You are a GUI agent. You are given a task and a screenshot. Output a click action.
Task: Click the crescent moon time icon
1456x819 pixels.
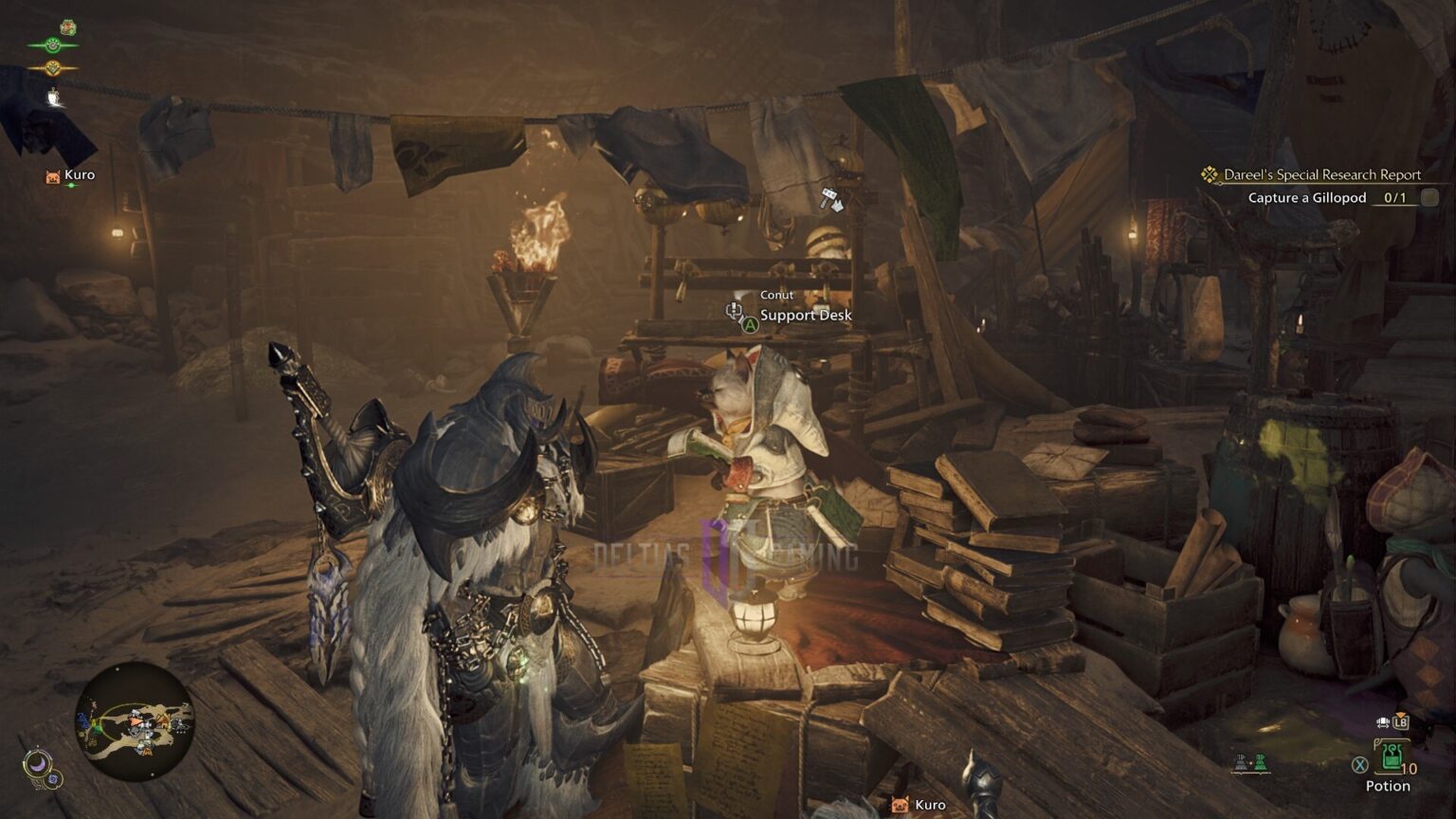pos(38,762)
